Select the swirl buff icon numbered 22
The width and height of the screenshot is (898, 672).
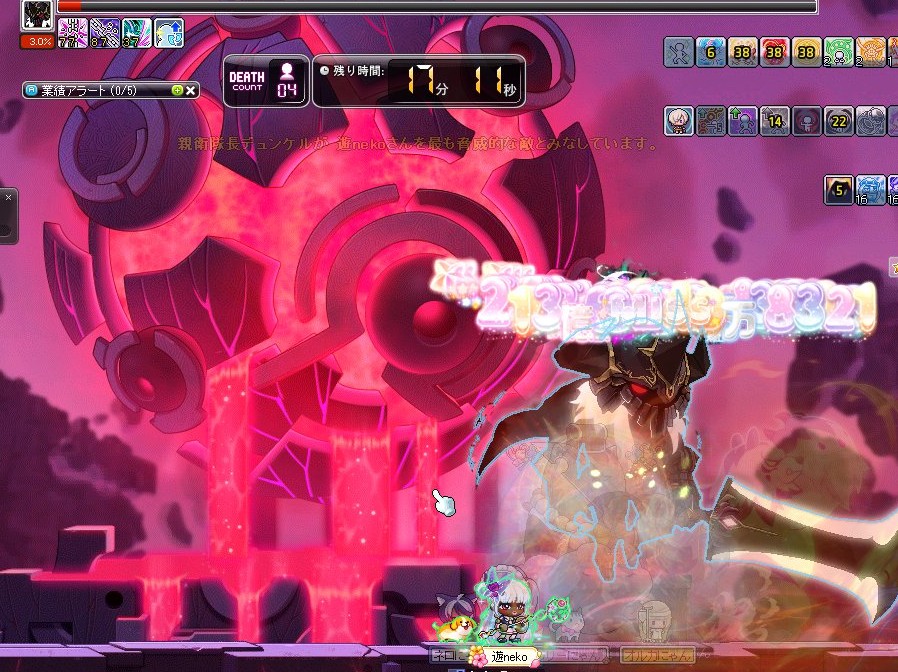coord(839,121)
